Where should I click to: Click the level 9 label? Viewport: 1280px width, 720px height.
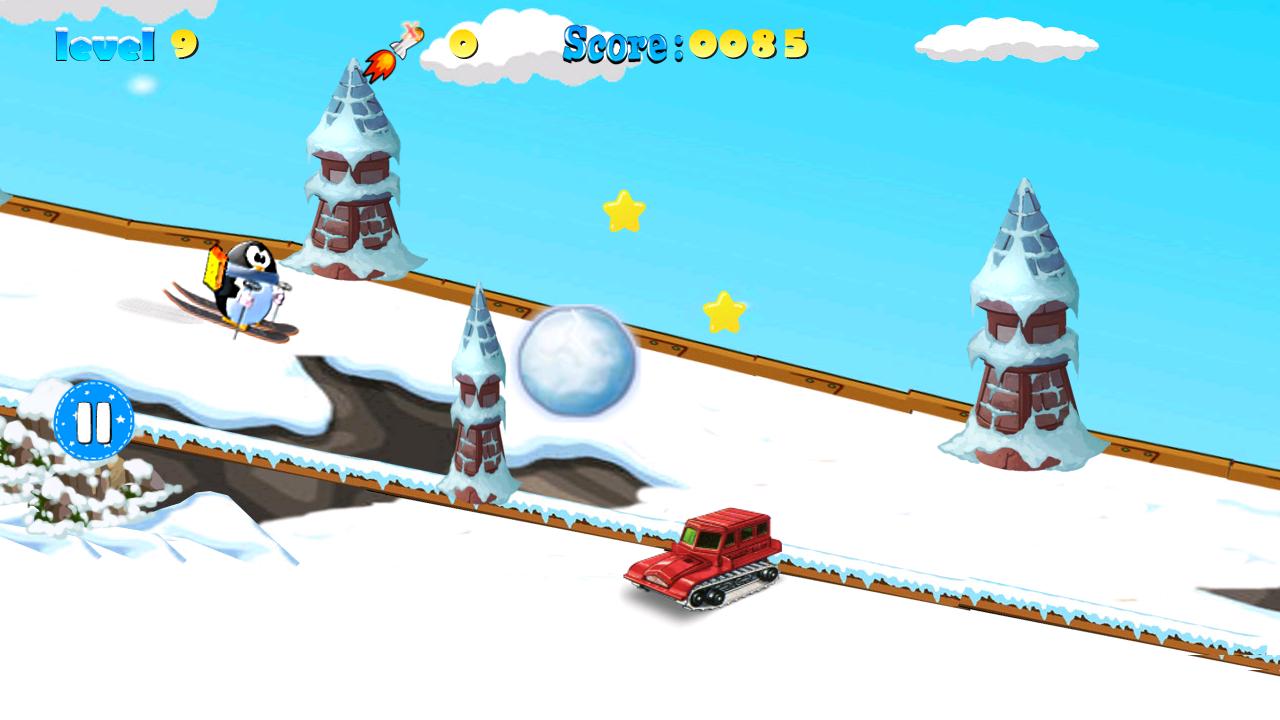(x=120, y=44)
